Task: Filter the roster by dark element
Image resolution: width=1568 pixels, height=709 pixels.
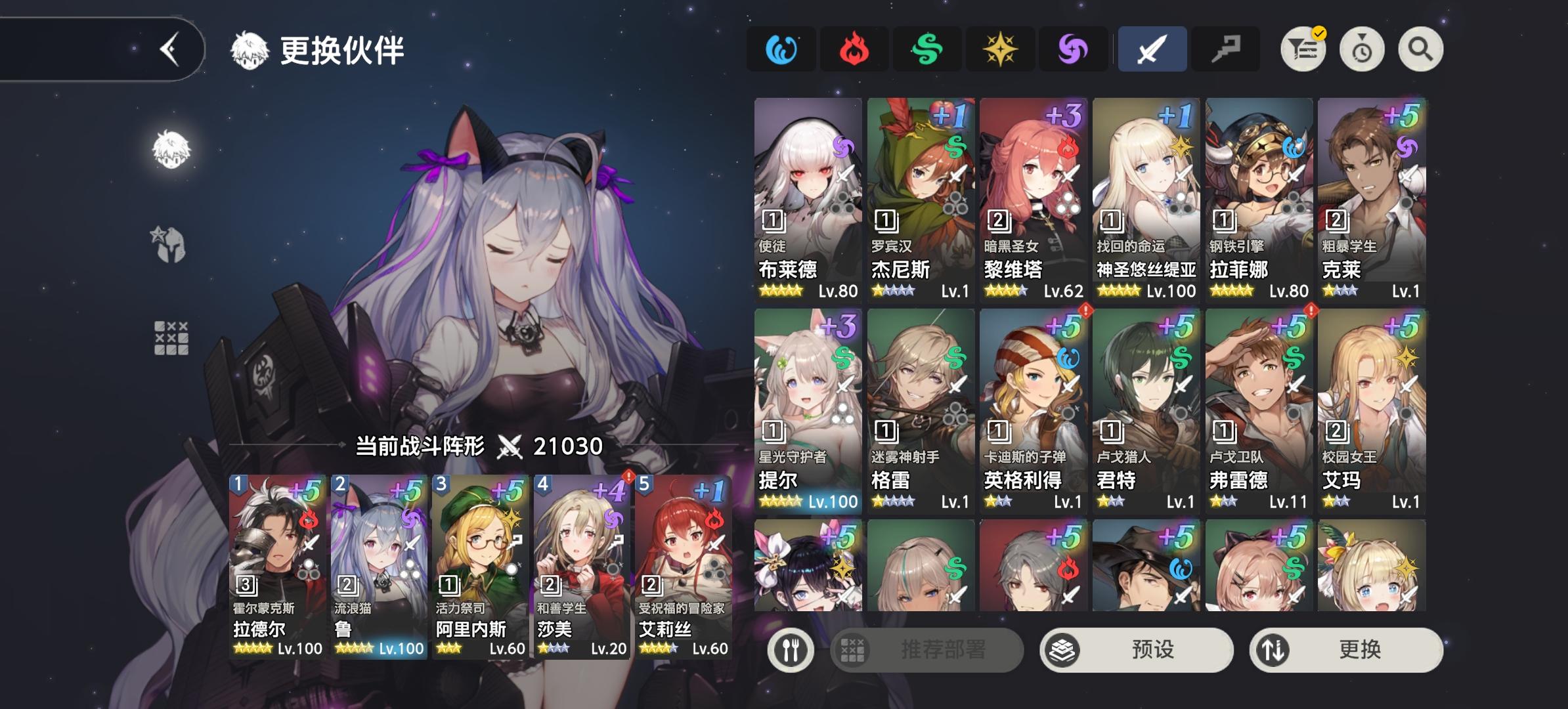Action: (1074, 49)
